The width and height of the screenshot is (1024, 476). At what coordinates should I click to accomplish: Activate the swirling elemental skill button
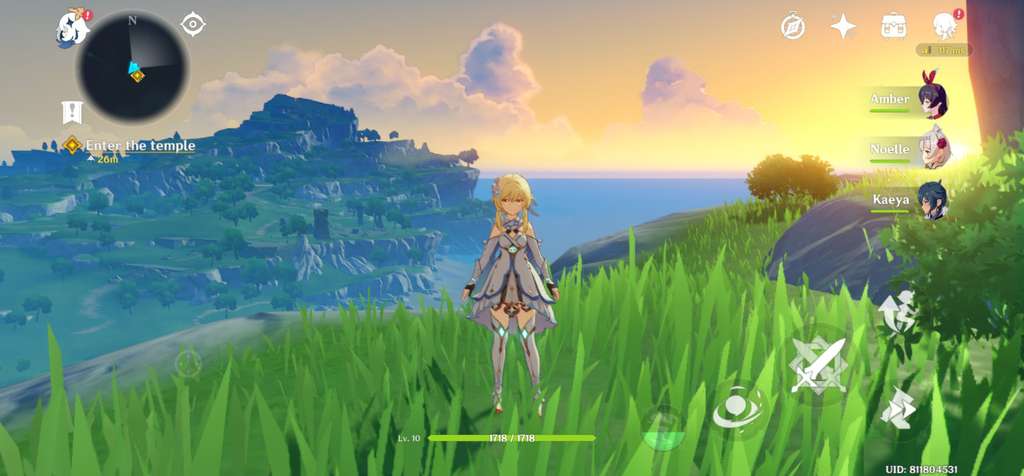click(740, 407)
